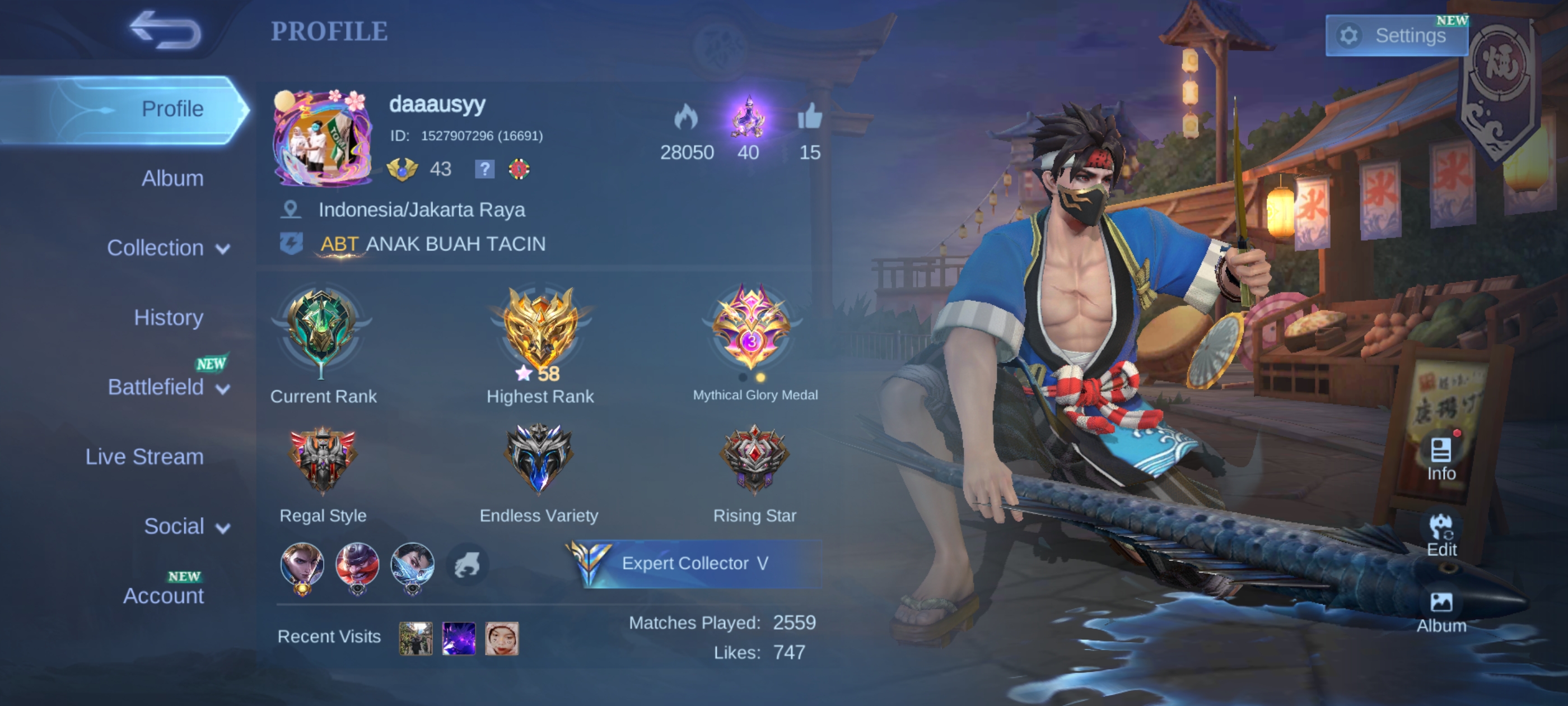Go back using the return arrow

[165, 30]
